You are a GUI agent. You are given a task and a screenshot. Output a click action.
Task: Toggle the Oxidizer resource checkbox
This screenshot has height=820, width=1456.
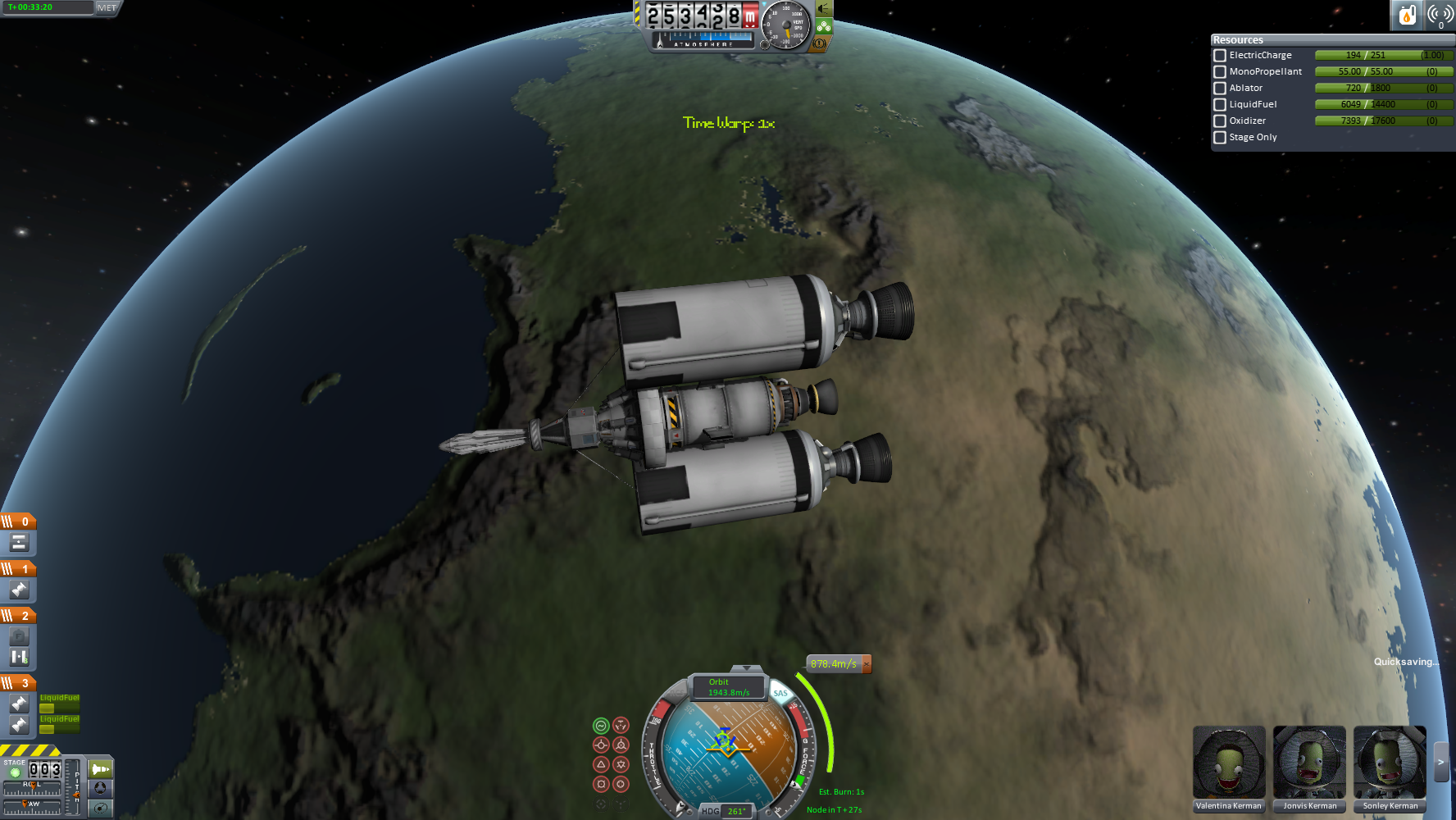click(1220, 121)
